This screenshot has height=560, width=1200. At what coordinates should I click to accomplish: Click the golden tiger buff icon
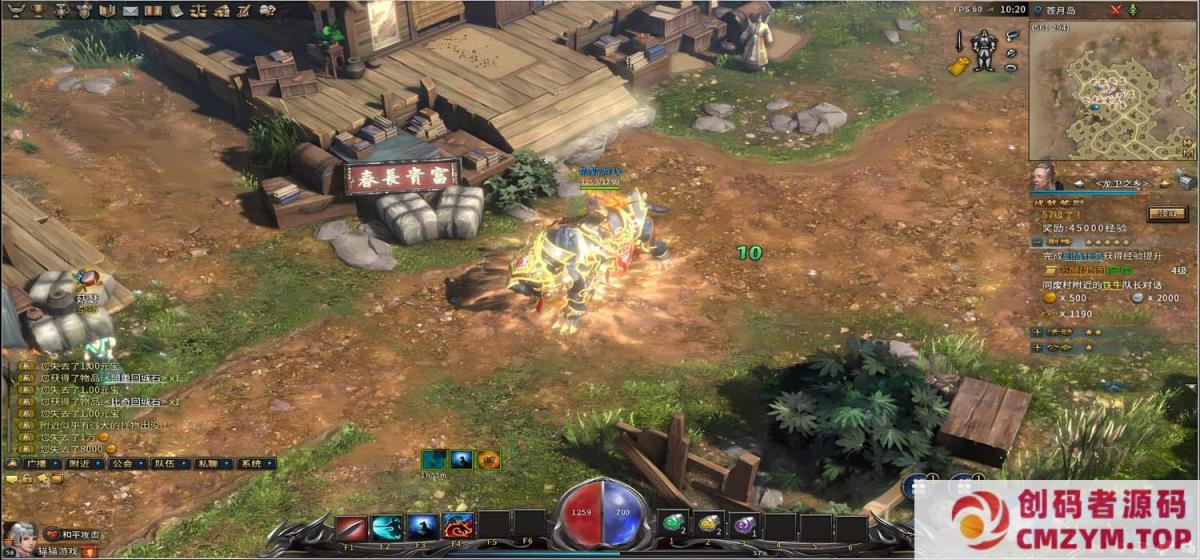point(489,459)
